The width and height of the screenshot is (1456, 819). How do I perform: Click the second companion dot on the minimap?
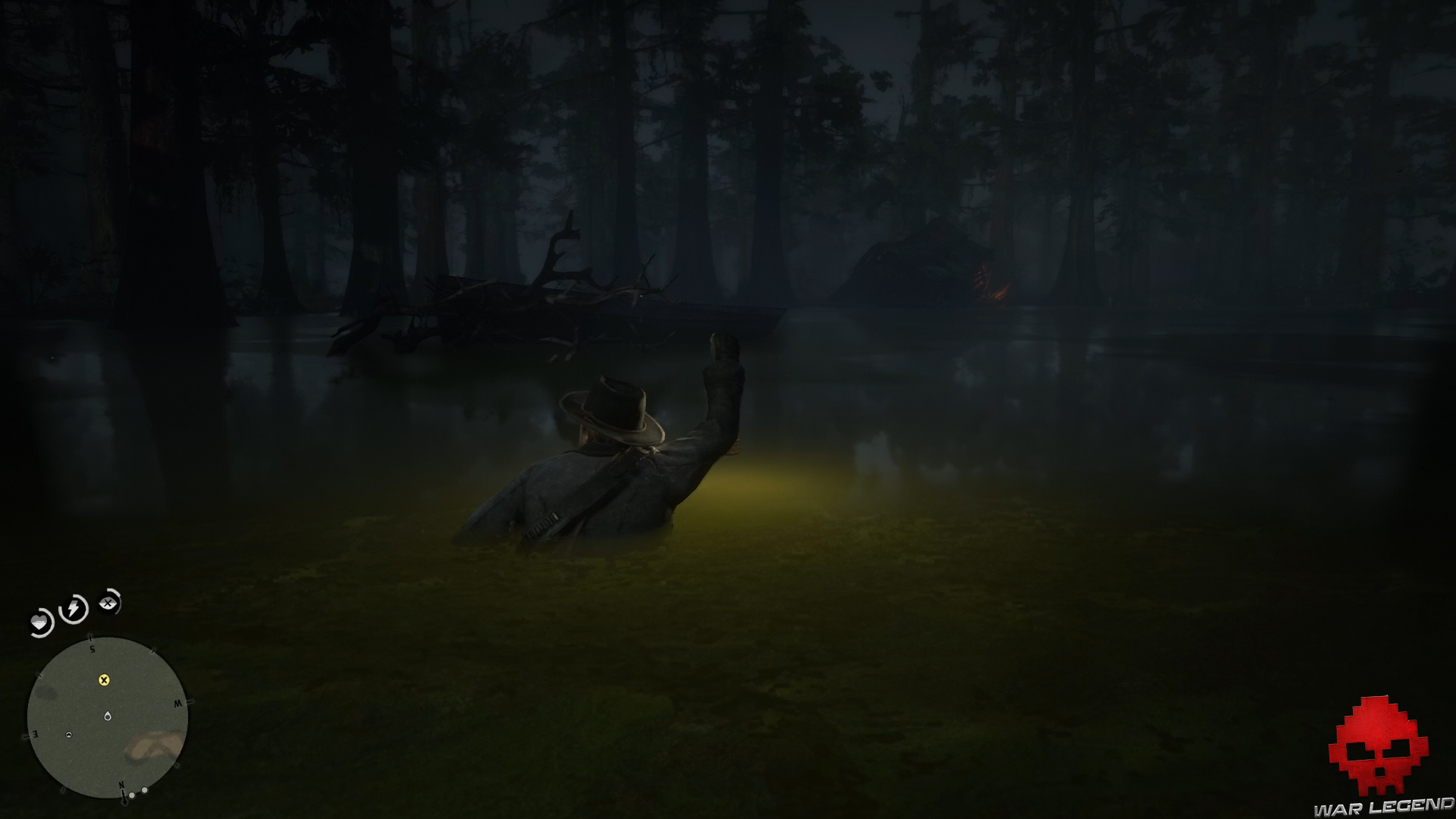tap(145, 789)
